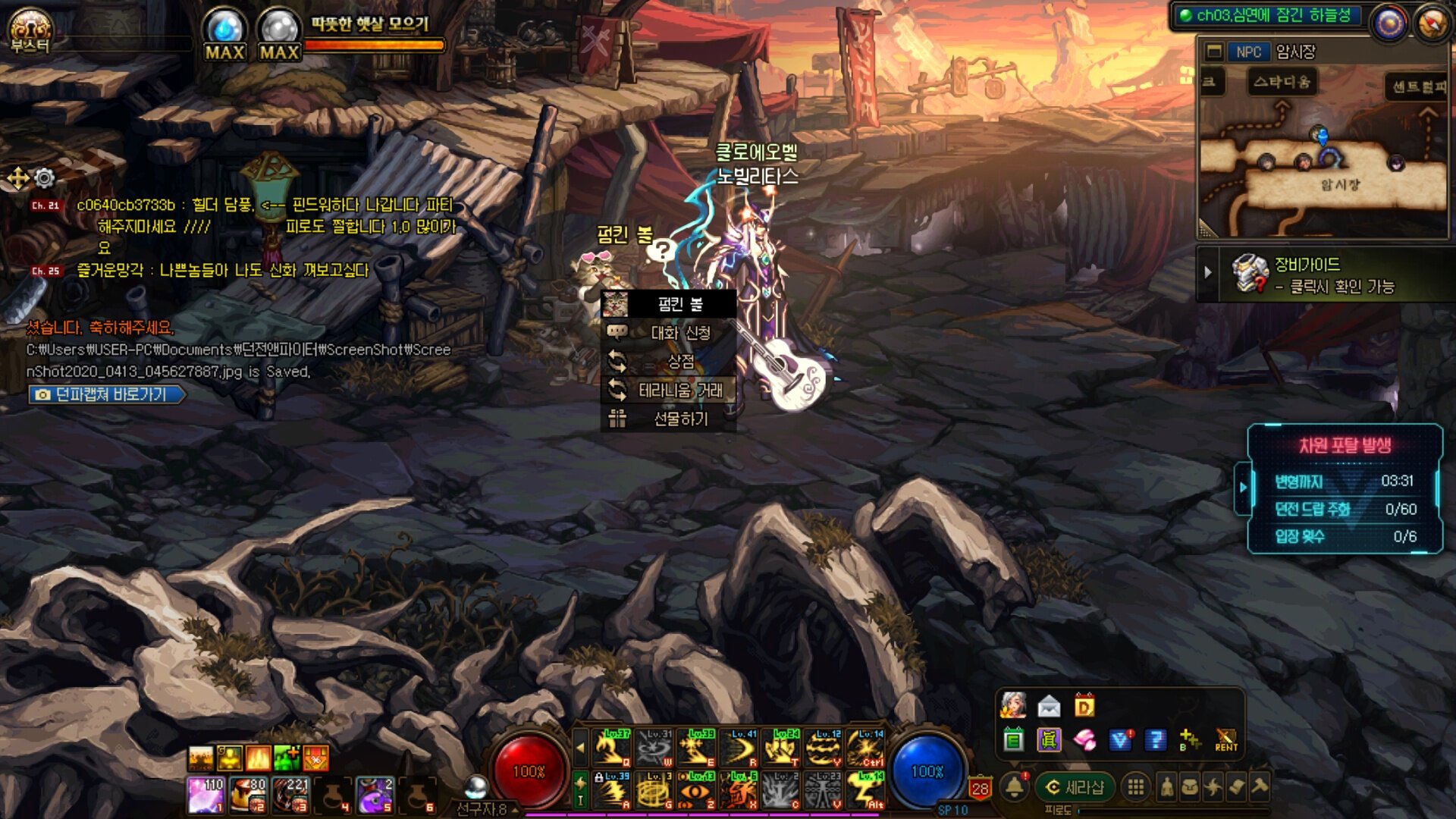Open the channel selector ch03
This screenshot has height=819, width=1456.
point(1266,16)
